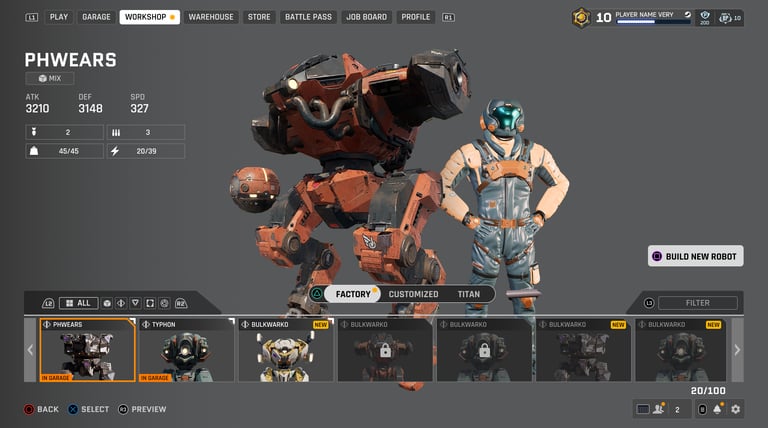Open the Store tab
The image size is (768, 428).
pos(259,17)
